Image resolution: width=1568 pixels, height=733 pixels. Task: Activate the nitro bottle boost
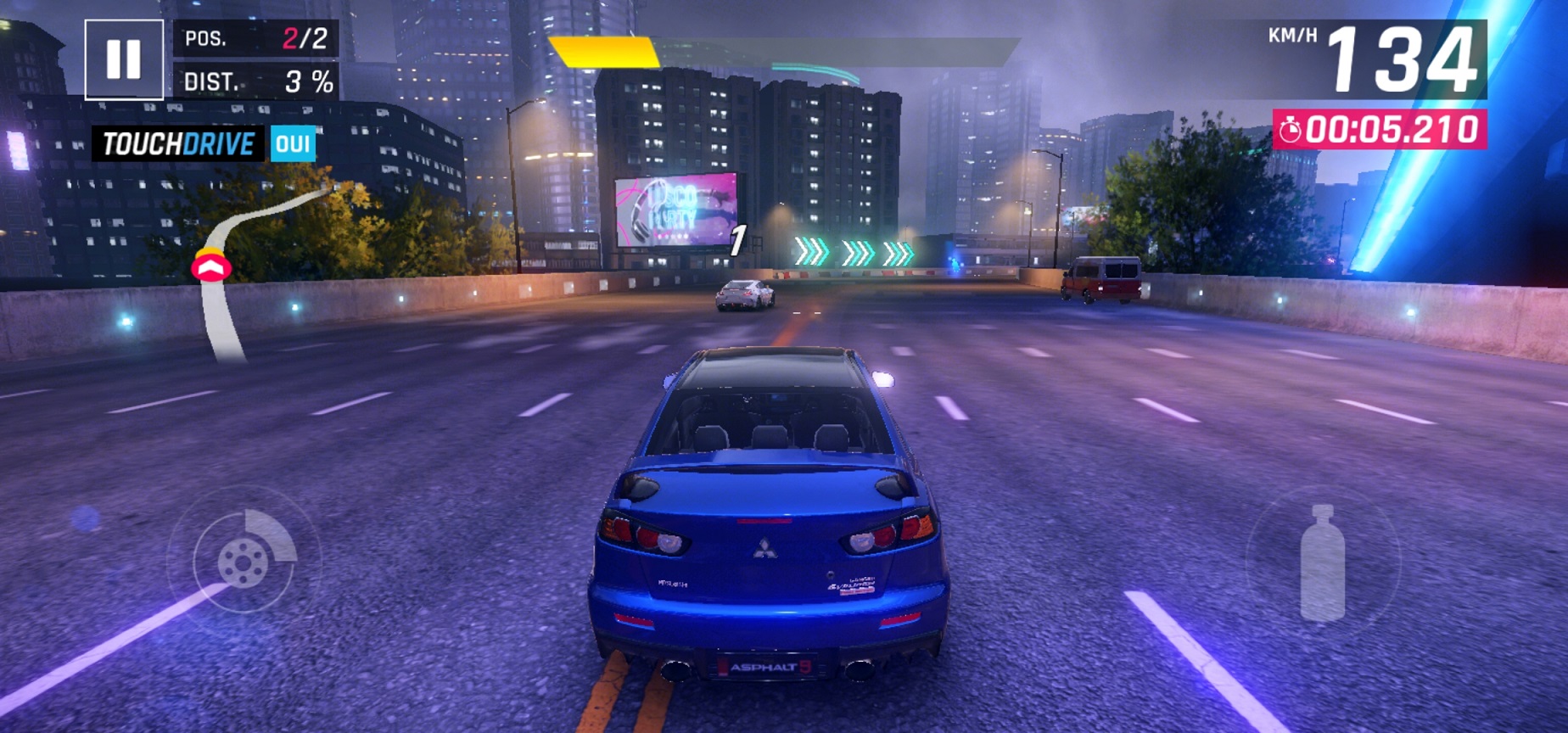1322,563
